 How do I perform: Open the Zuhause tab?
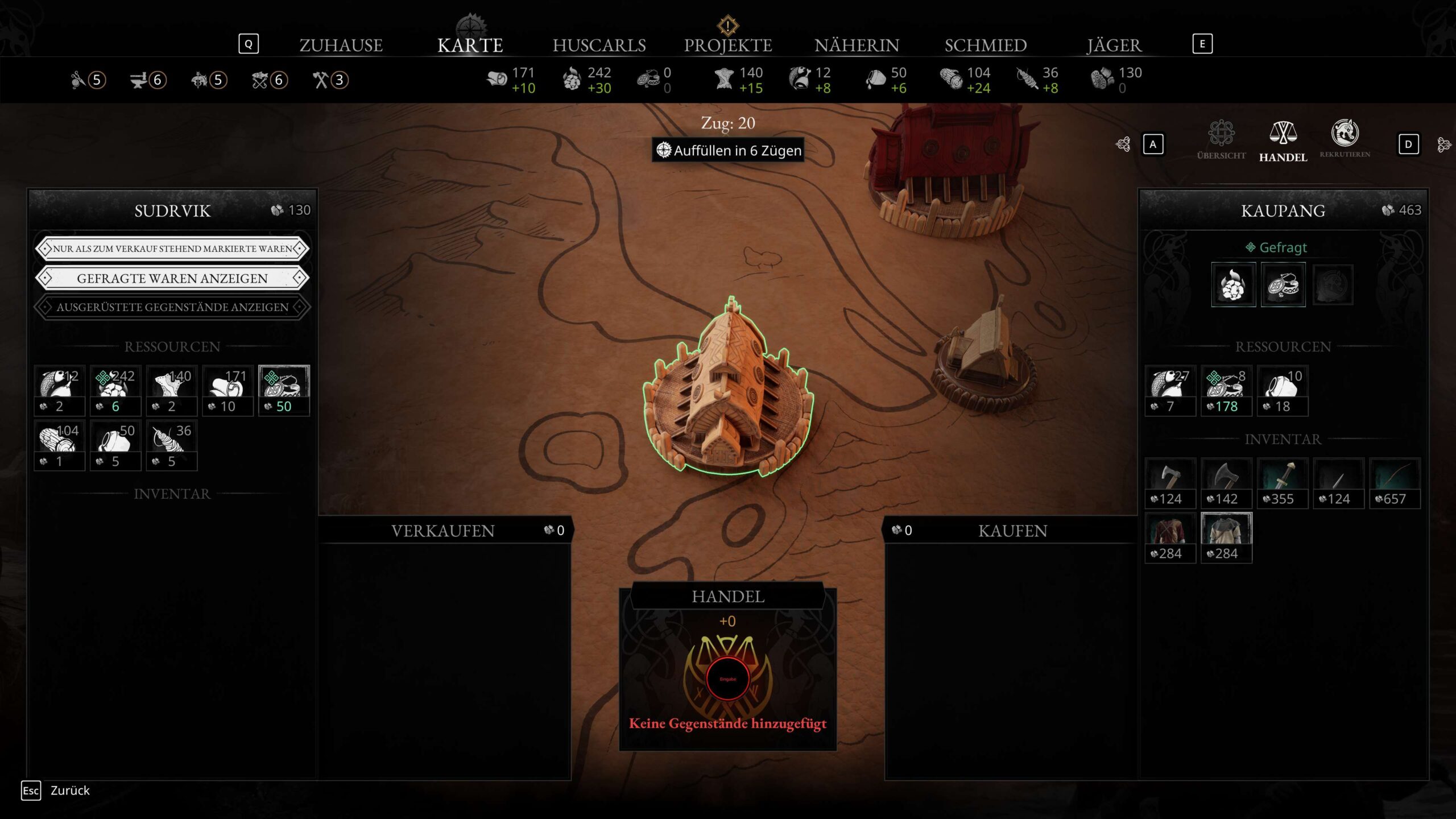341,45
